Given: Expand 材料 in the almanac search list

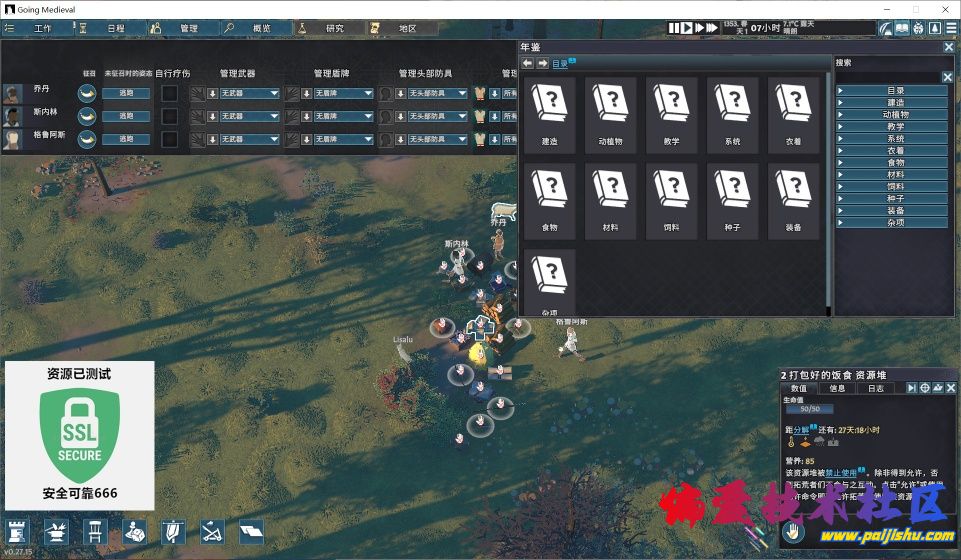Looking at the screenshot, I should pyautogui.click(x=893, y=175).
